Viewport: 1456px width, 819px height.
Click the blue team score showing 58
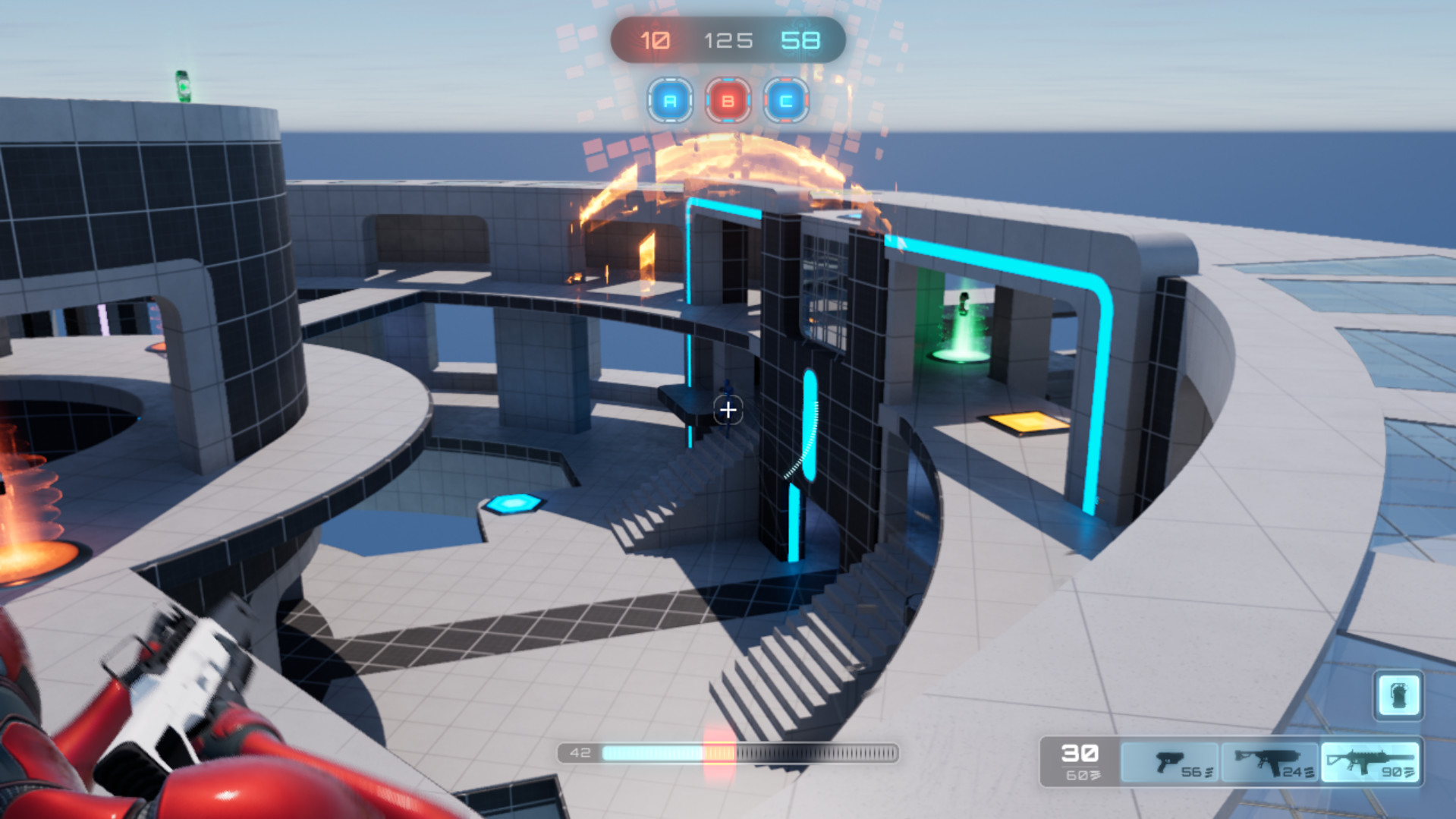pyautogui.click(x=801, y=39)
